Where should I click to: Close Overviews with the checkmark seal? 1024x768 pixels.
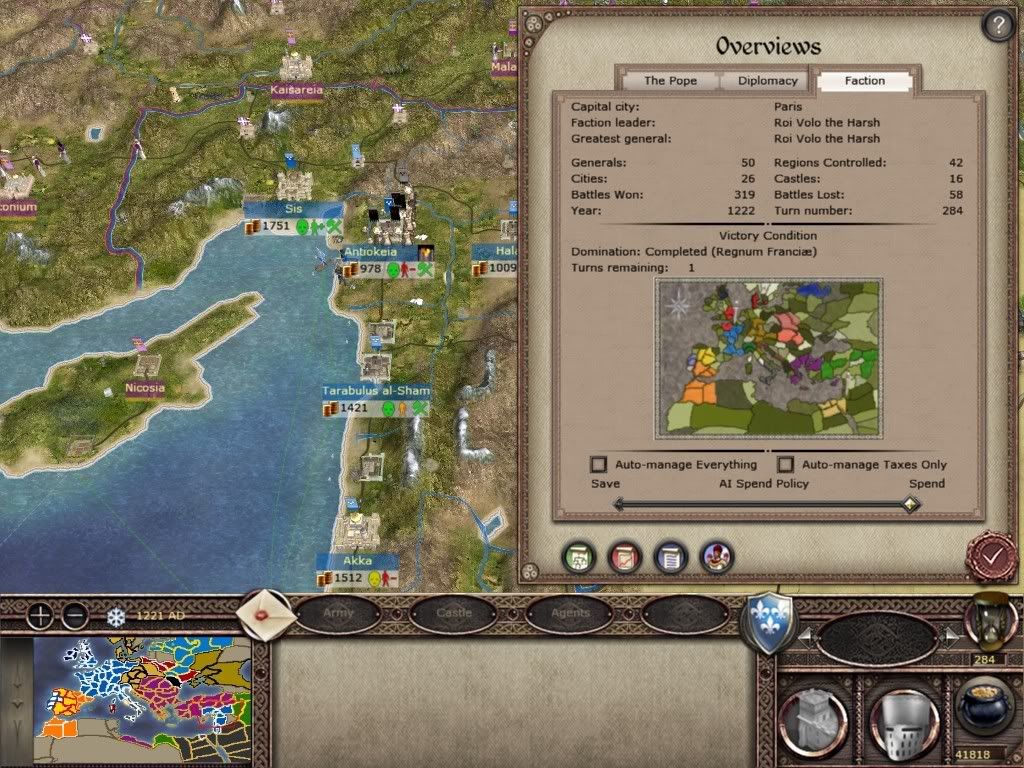coord(991,555)
